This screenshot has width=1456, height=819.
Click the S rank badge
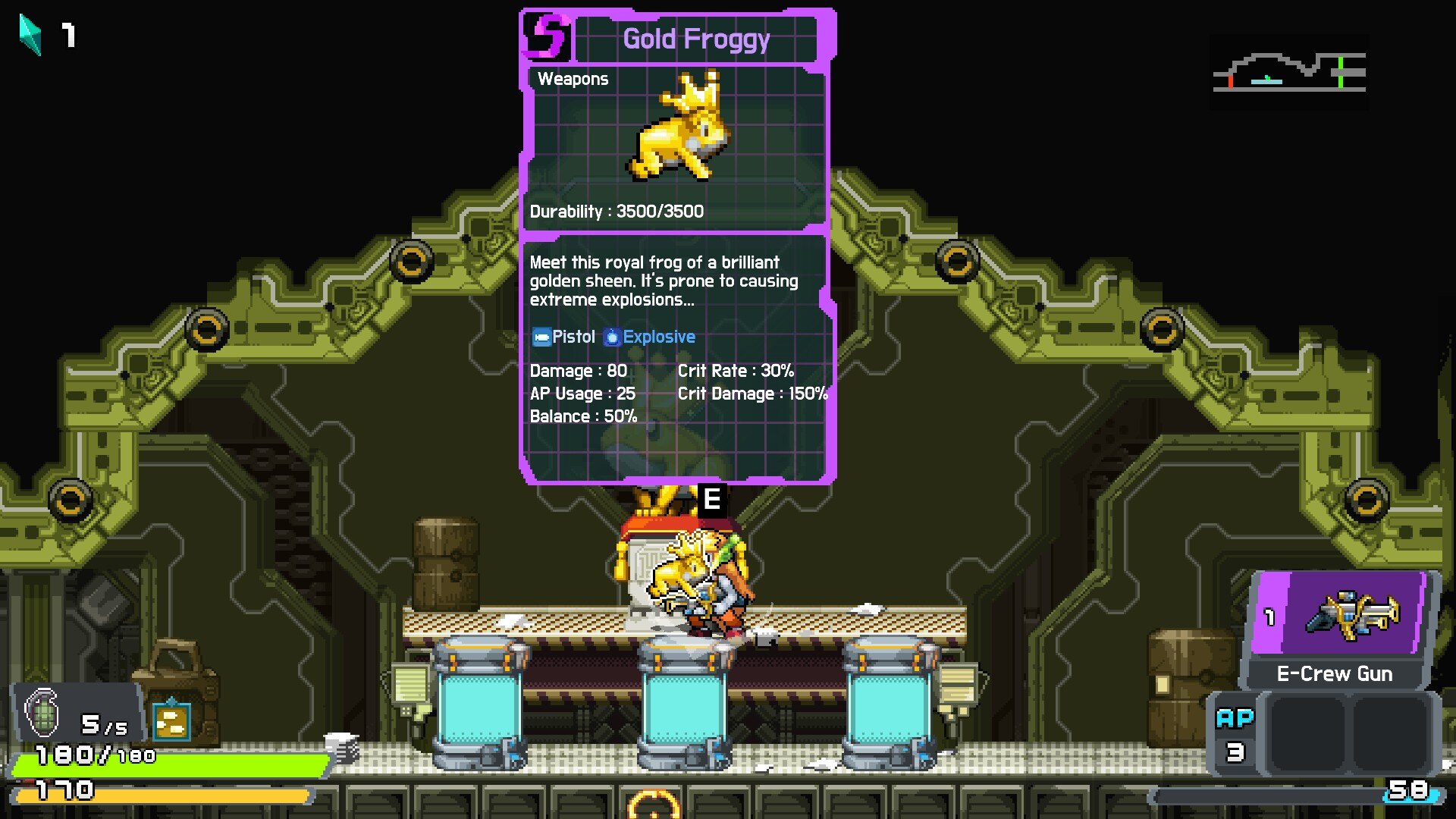546,36
